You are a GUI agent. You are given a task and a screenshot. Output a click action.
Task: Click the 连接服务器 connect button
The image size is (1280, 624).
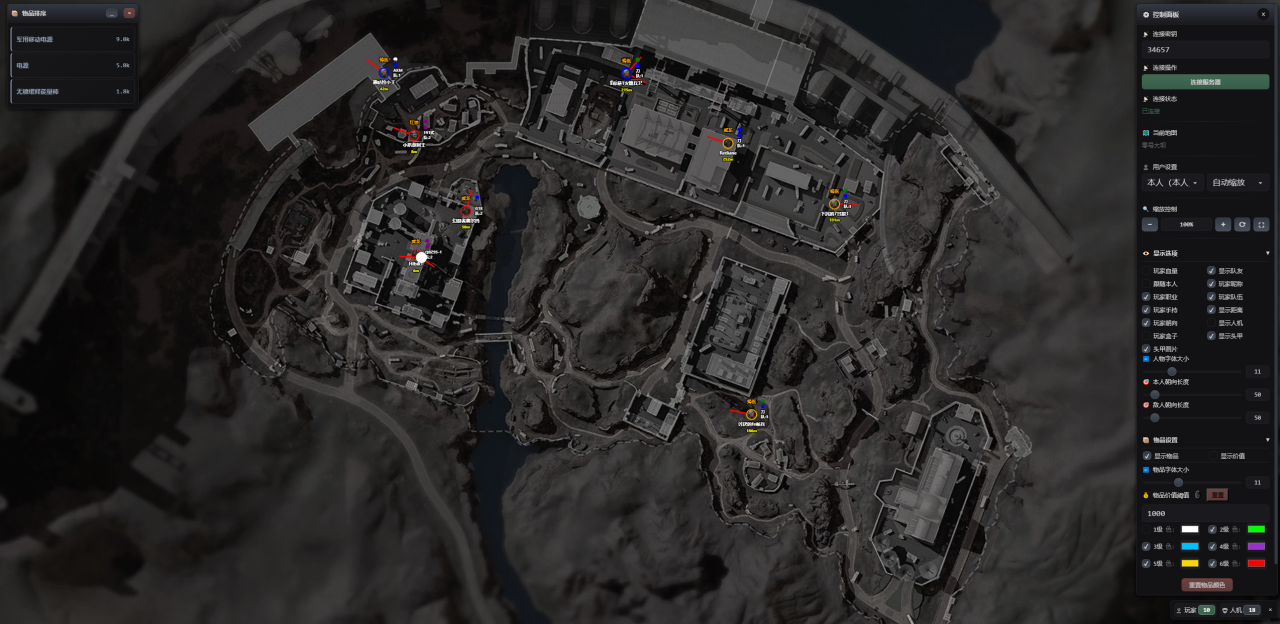point(1205,82)
